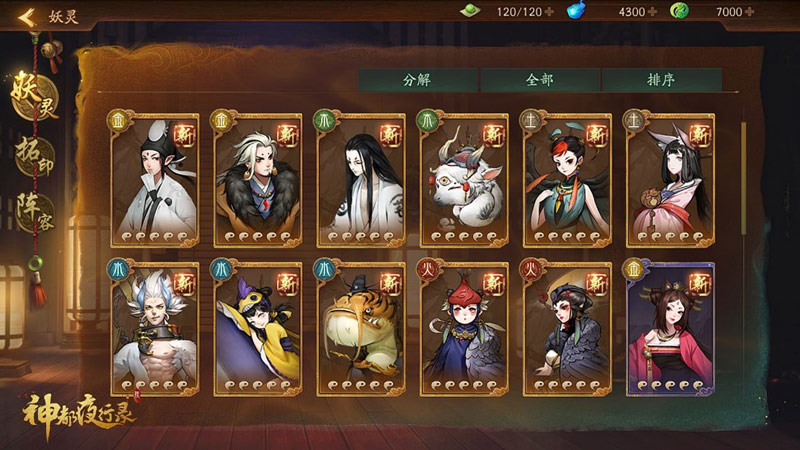Select the purple-framed lady in pink card

click(670, 329)
